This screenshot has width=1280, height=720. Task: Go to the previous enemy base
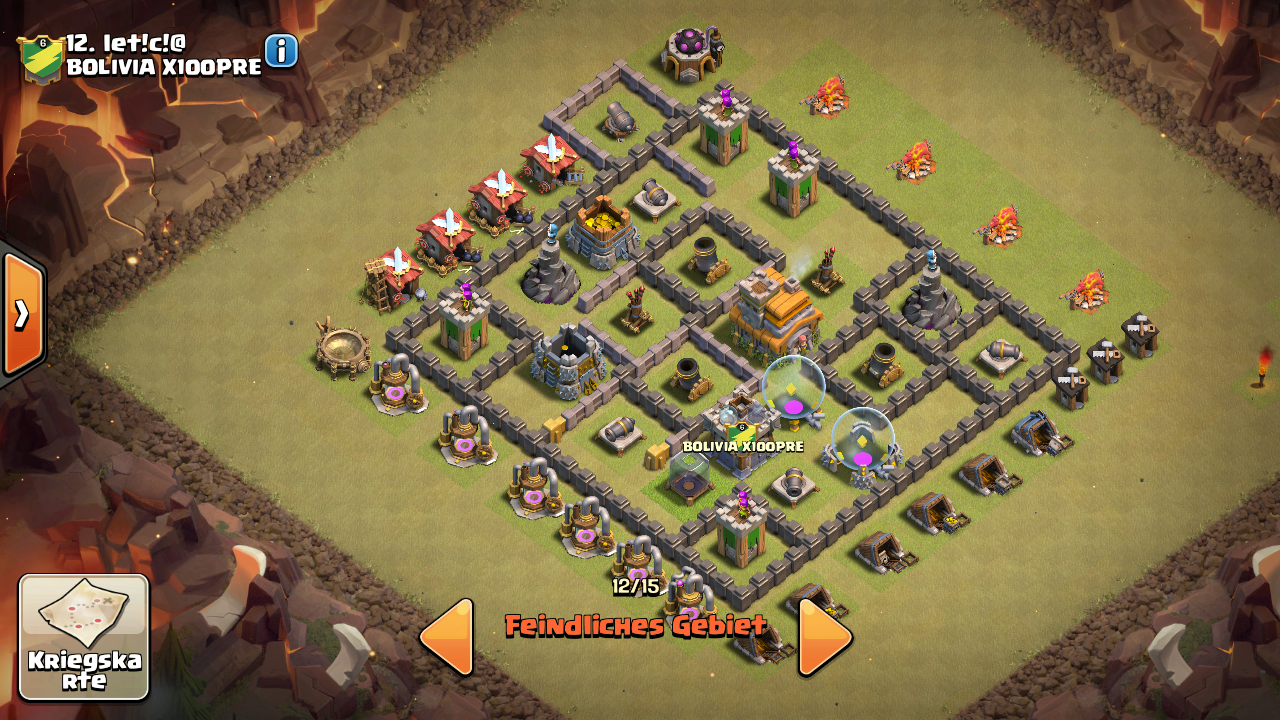(447, 637)
